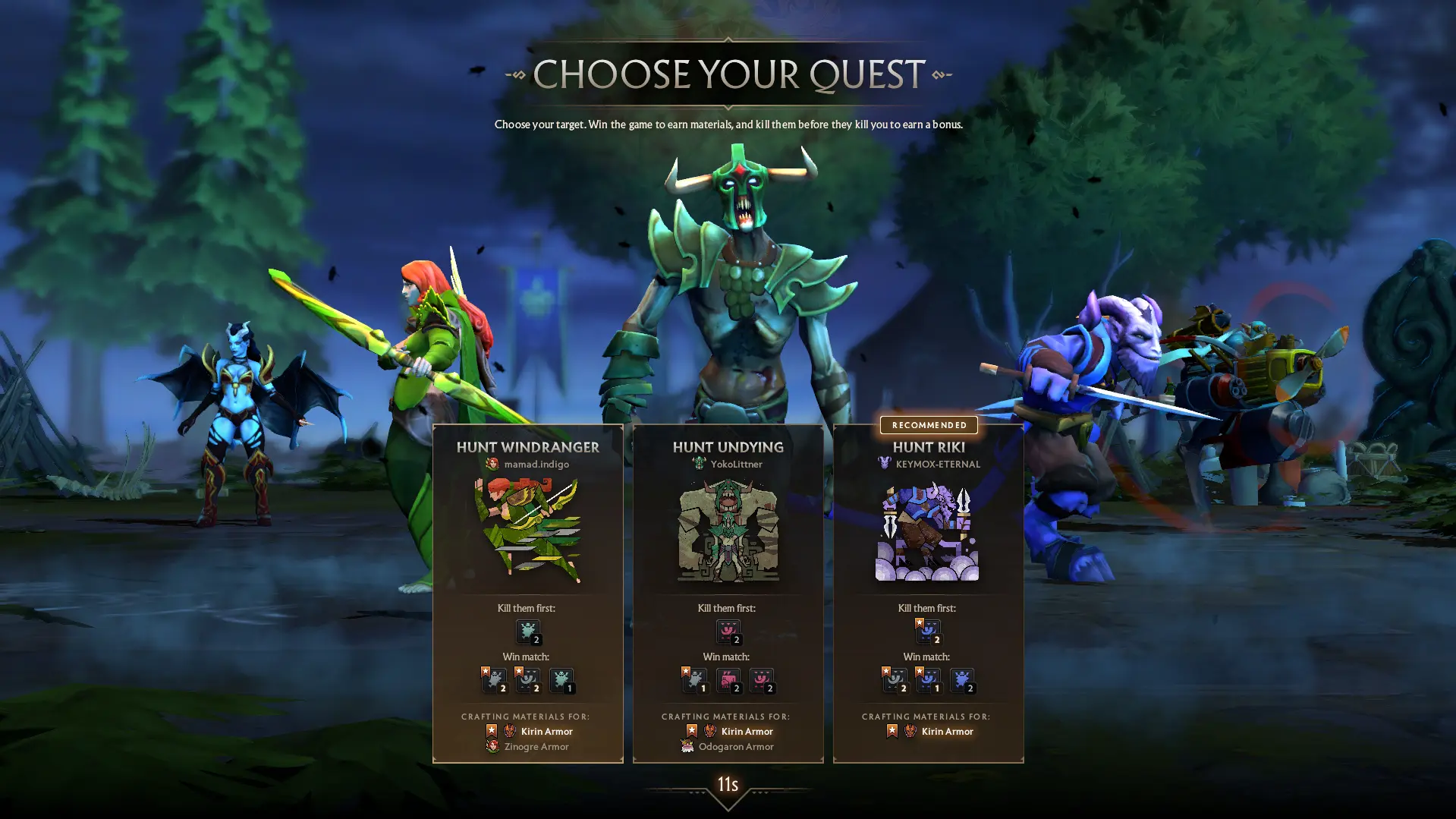Click the Riki kill-first material reward icon

coord(928,632)
